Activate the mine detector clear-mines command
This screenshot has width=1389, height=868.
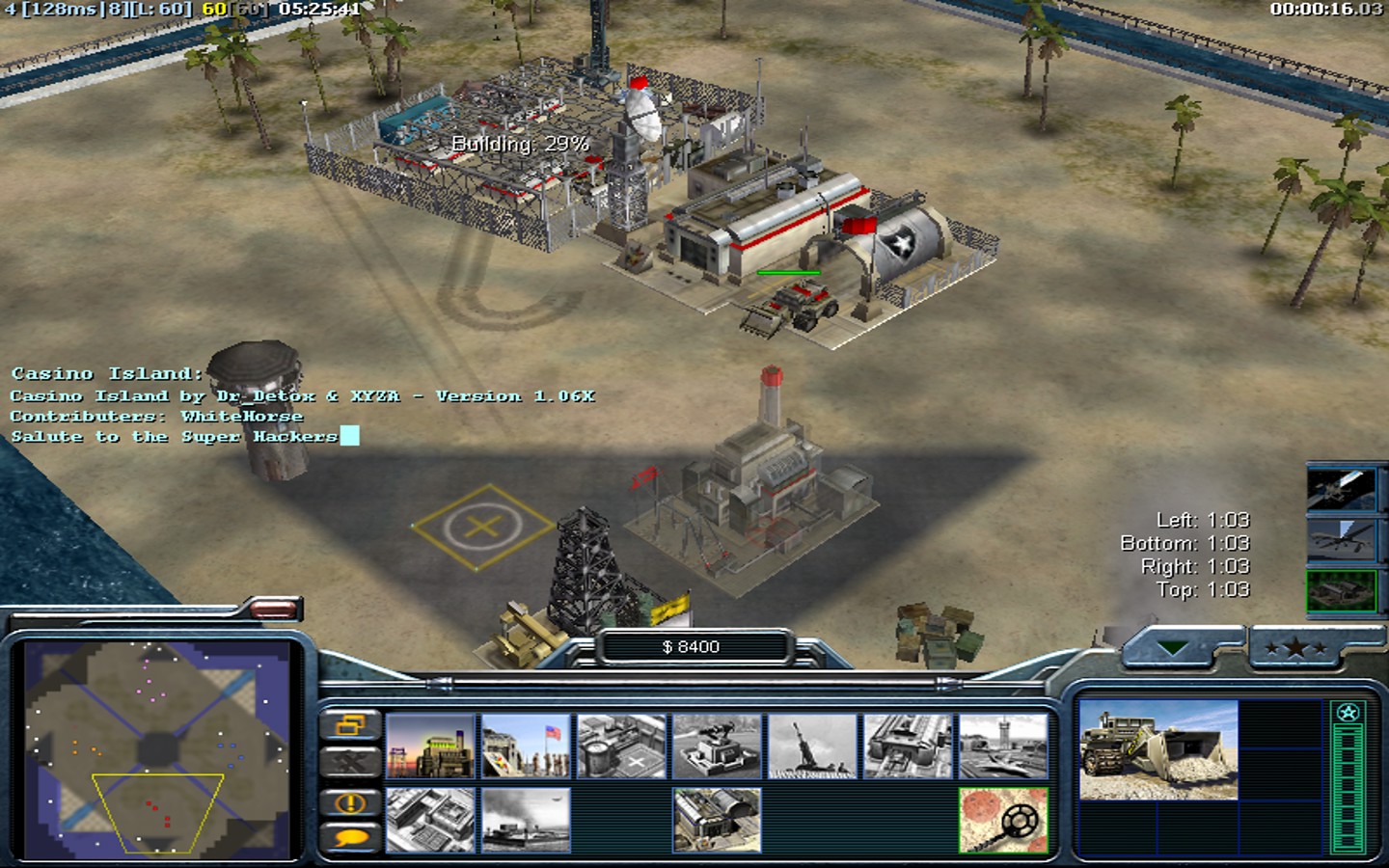[x=1003, y=820]
